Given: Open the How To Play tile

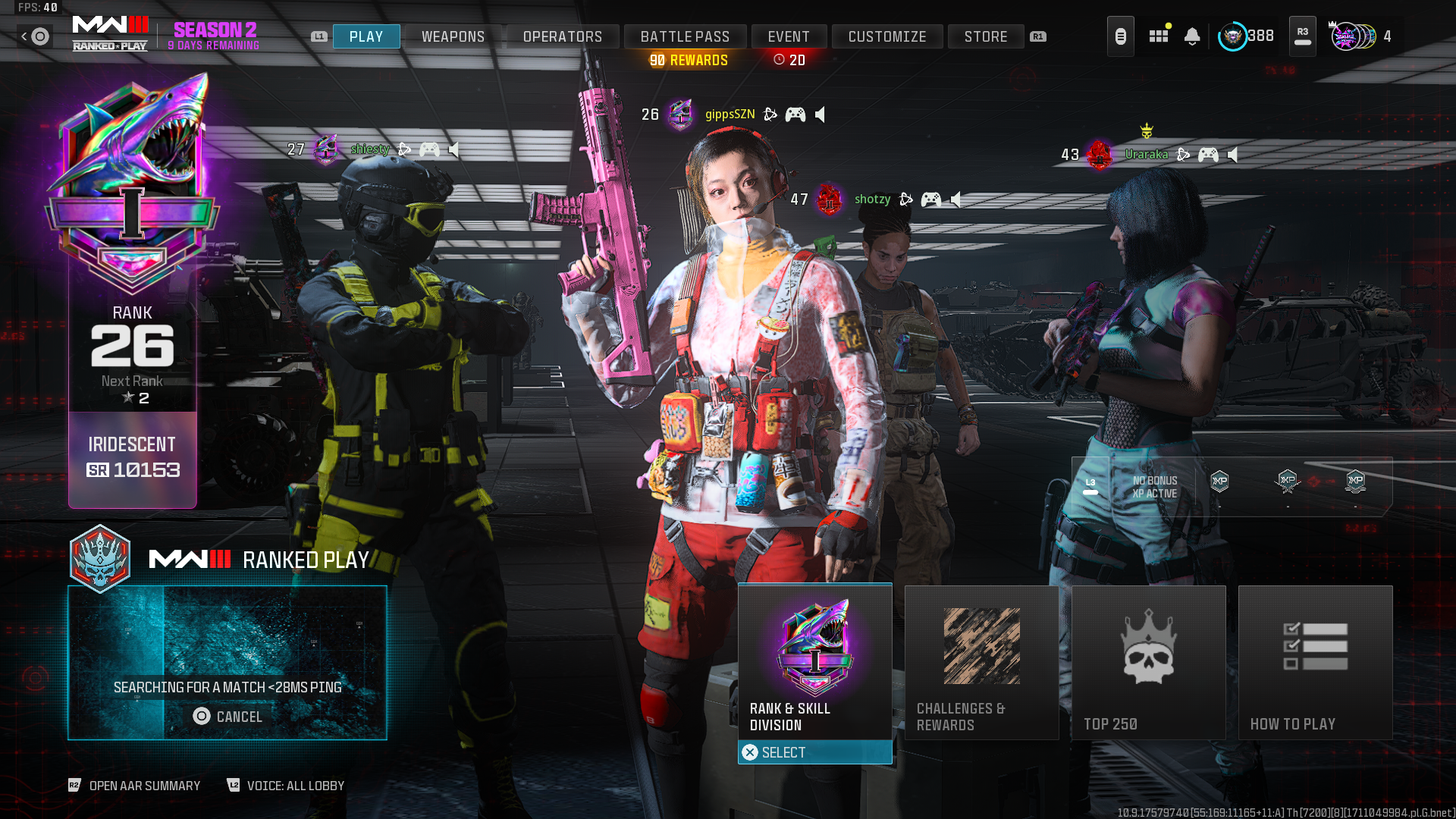Looking at the screenshot, I should pyautogui.click(x=1315, y=662).
